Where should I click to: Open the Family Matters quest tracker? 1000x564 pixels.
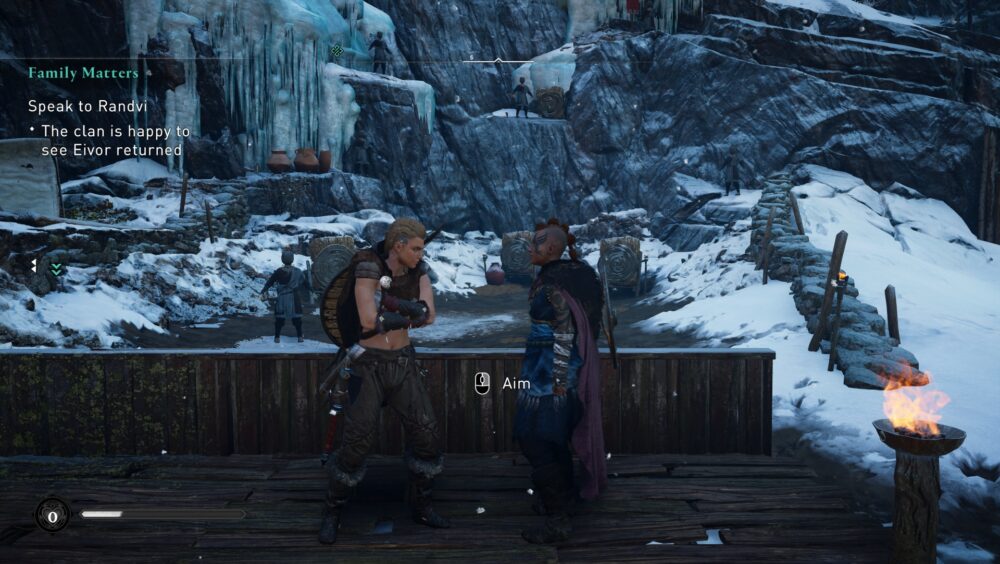[83, 73]
